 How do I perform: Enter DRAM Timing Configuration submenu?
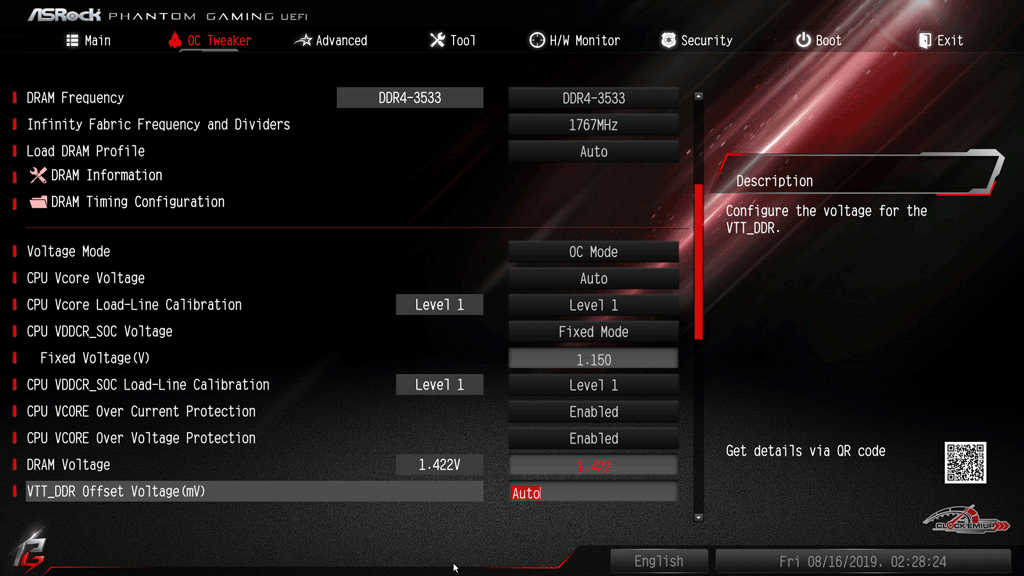(137, 202)
